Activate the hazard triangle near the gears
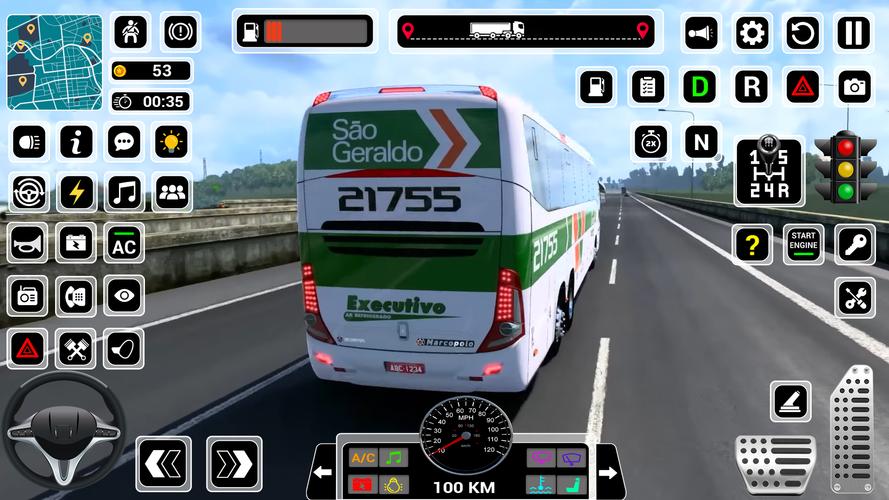 click(802, 87)
